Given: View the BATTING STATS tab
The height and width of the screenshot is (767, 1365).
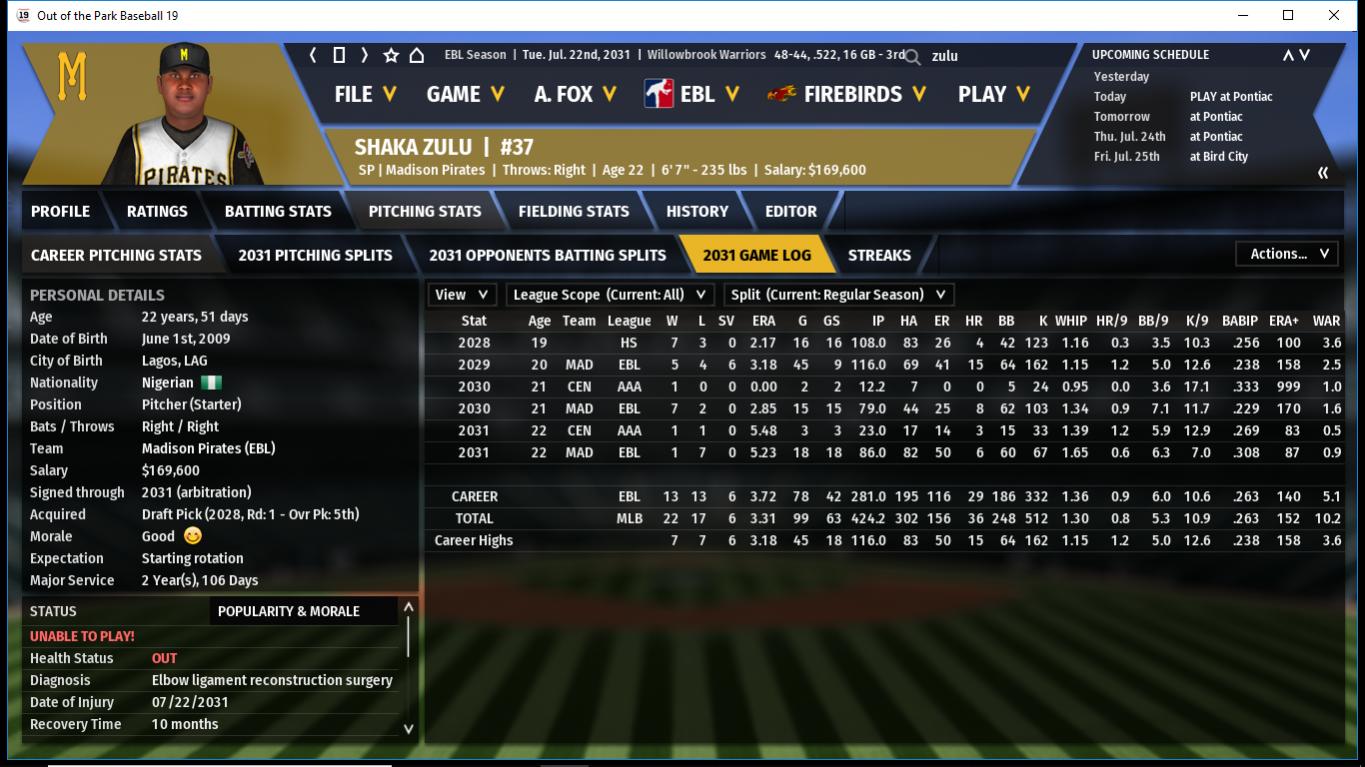Looking at the screenshot, I should pyautogui.click(x=277, y=211).
